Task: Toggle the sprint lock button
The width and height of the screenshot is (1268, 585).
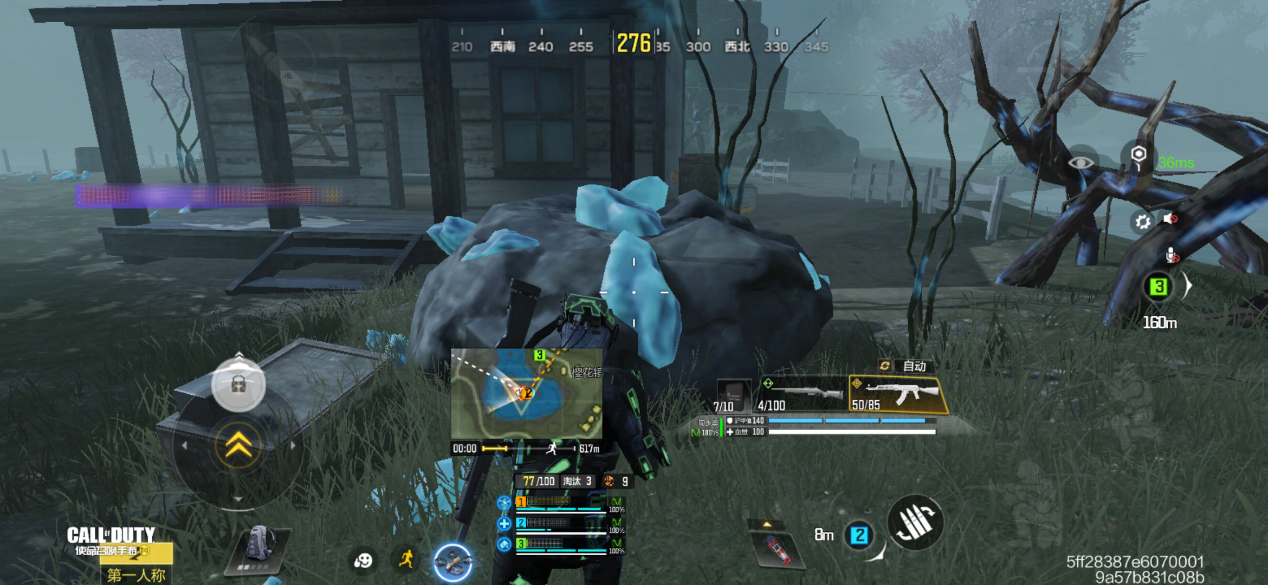Action: (238, 384)
